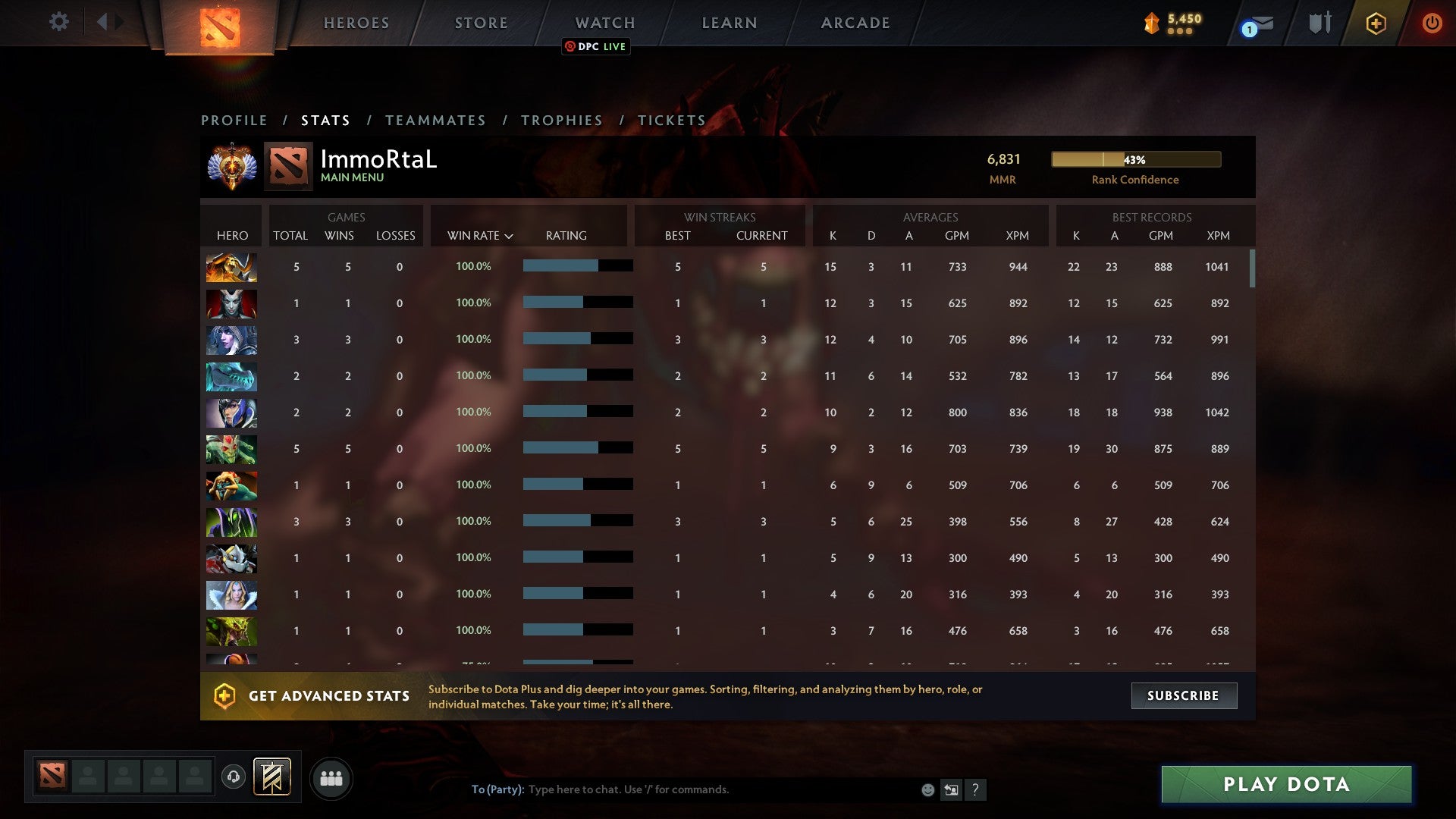Open the TROPHIES tab

coord(561,120)
